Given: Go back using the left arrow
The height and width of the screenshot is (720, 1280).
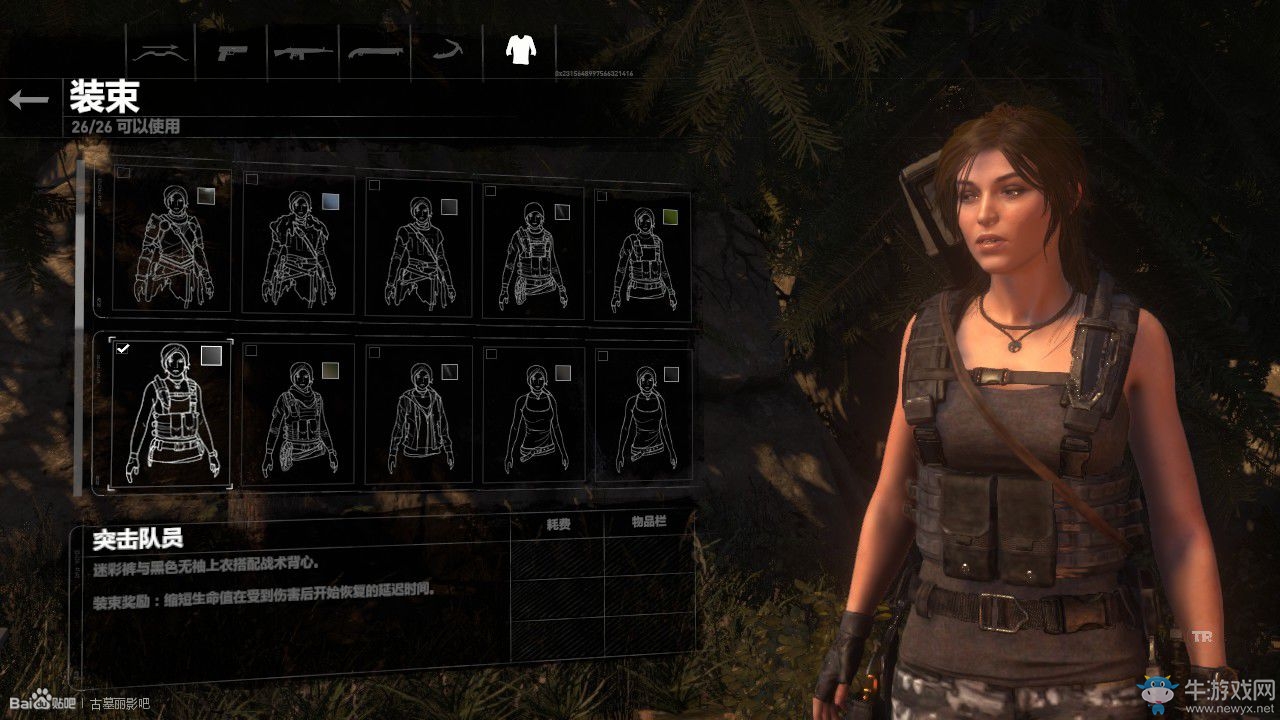Looking at the screenshot, I should click(29, 99).
